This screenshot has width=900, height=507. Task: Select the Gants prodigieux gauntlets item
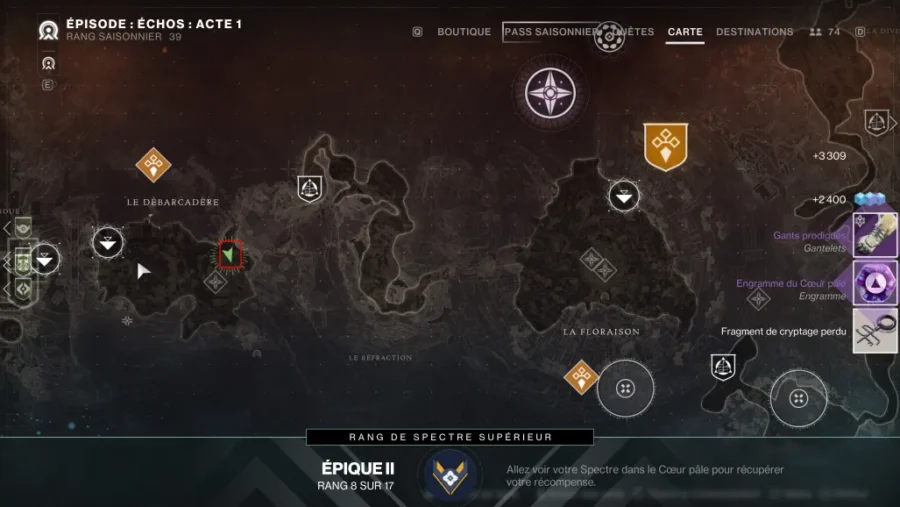[x=875, y=236]
